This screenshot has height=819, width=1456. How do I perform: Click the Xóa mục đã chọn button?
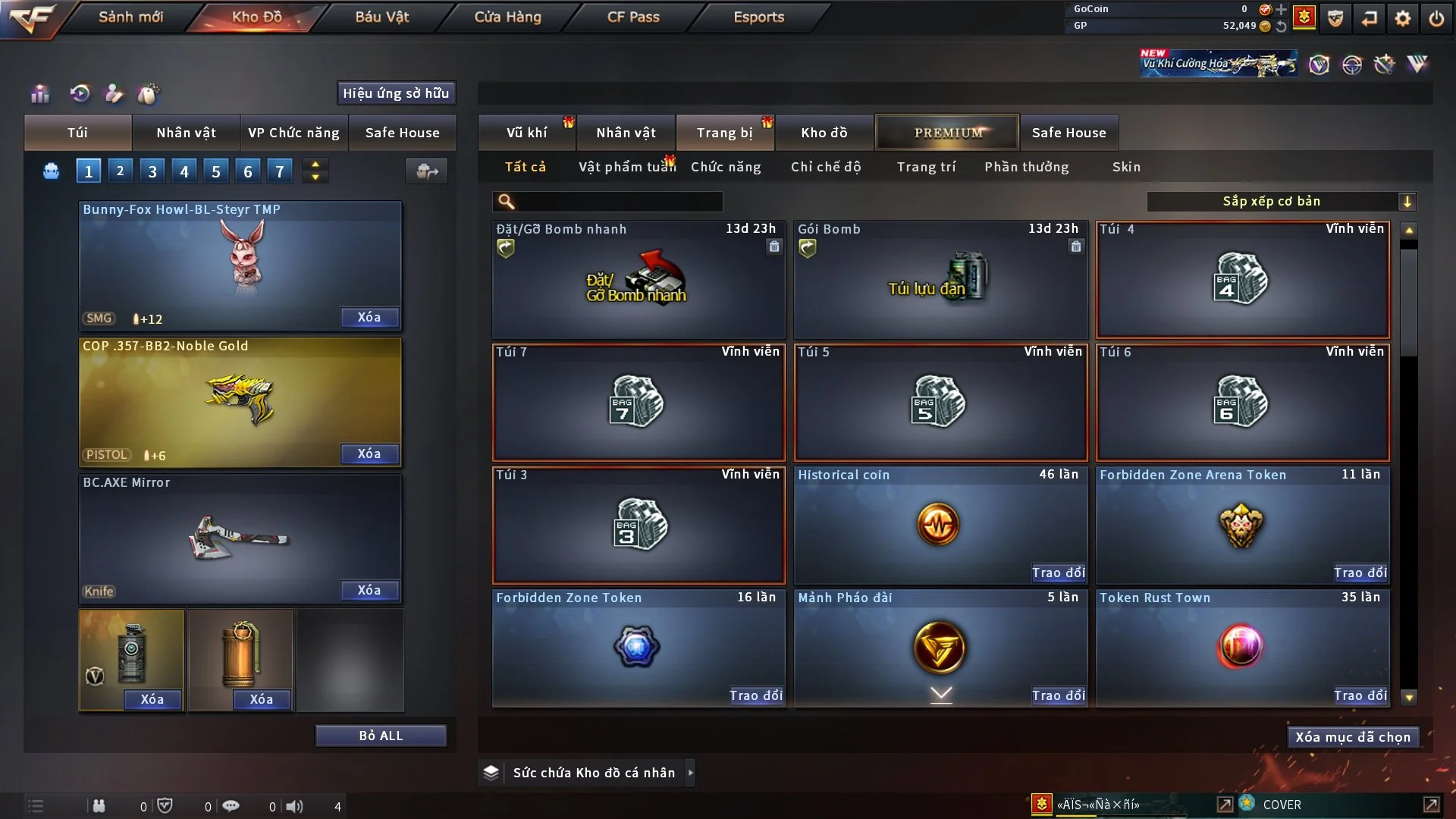1353,737
